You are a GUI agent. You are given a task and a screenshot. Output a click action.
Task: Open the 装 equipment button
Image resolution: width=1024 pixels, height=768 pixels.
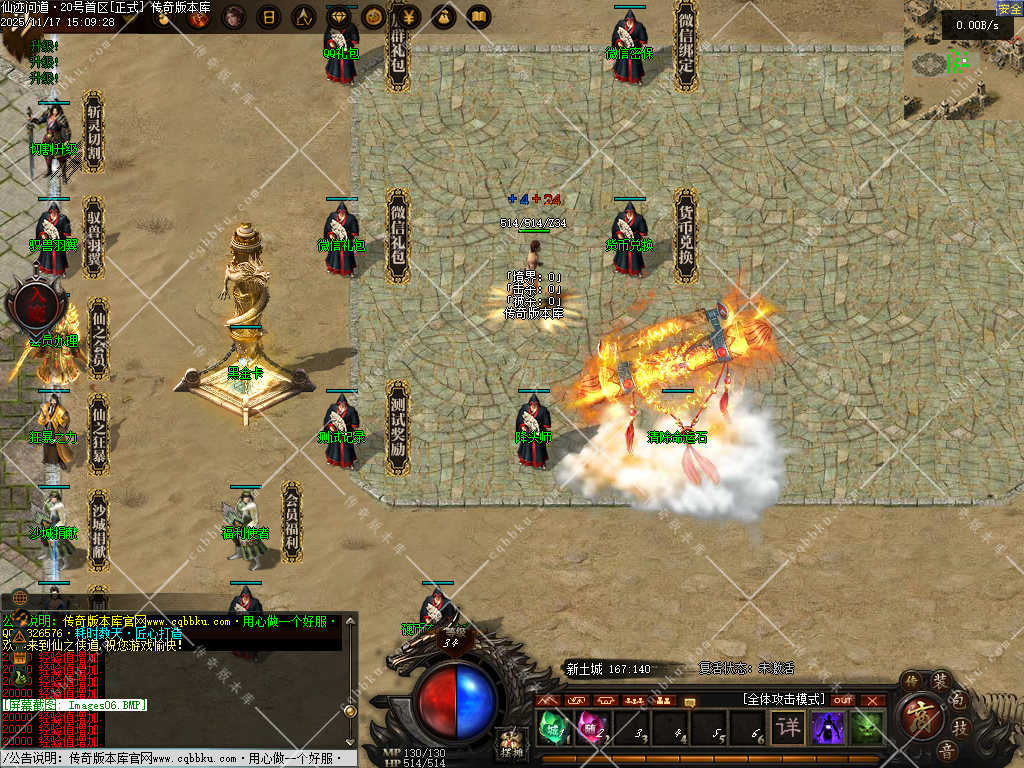point(941,681)
